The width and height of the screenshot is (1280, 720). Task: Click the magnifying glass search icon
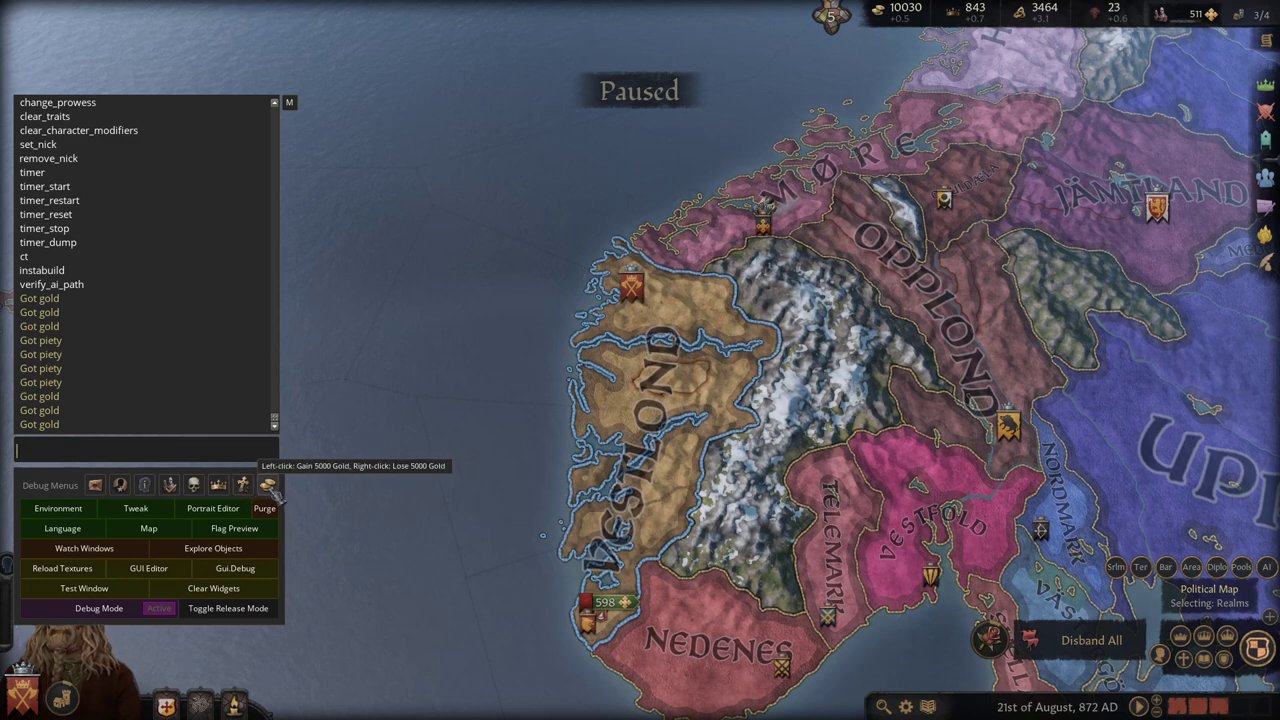point(882,706)
